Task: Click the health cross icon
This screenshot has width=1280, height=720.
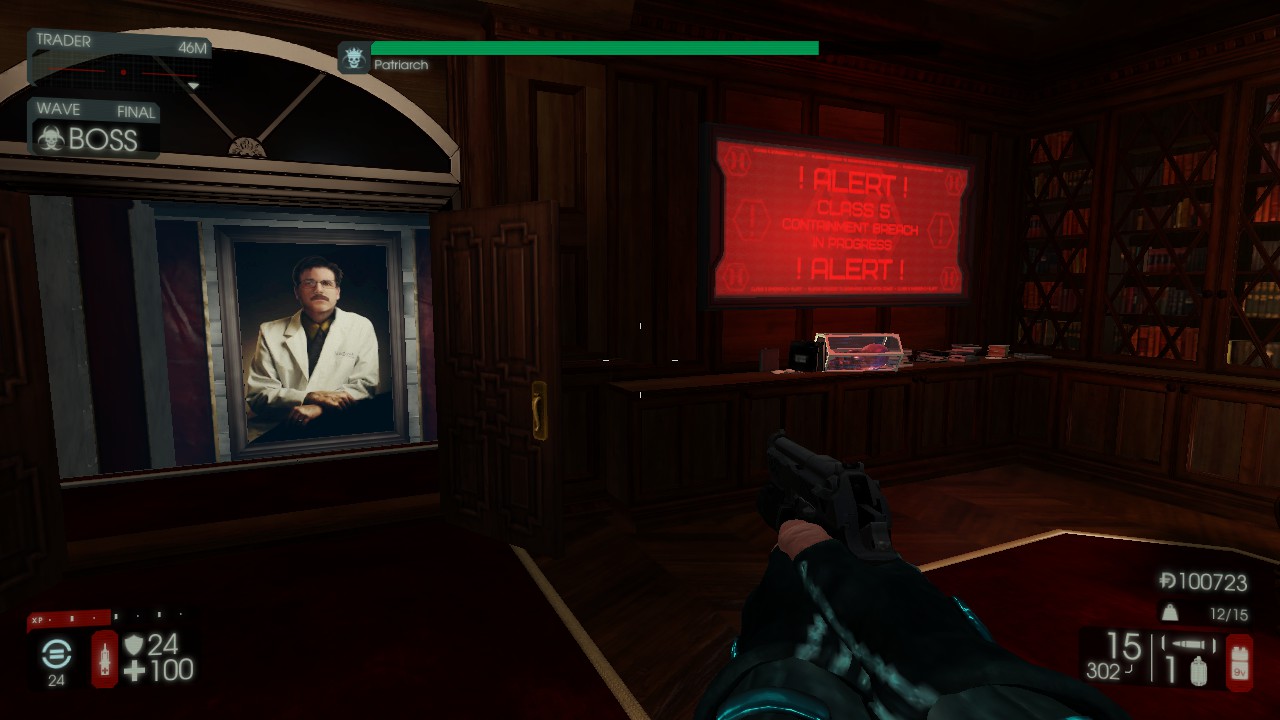Action: point(134,671)
